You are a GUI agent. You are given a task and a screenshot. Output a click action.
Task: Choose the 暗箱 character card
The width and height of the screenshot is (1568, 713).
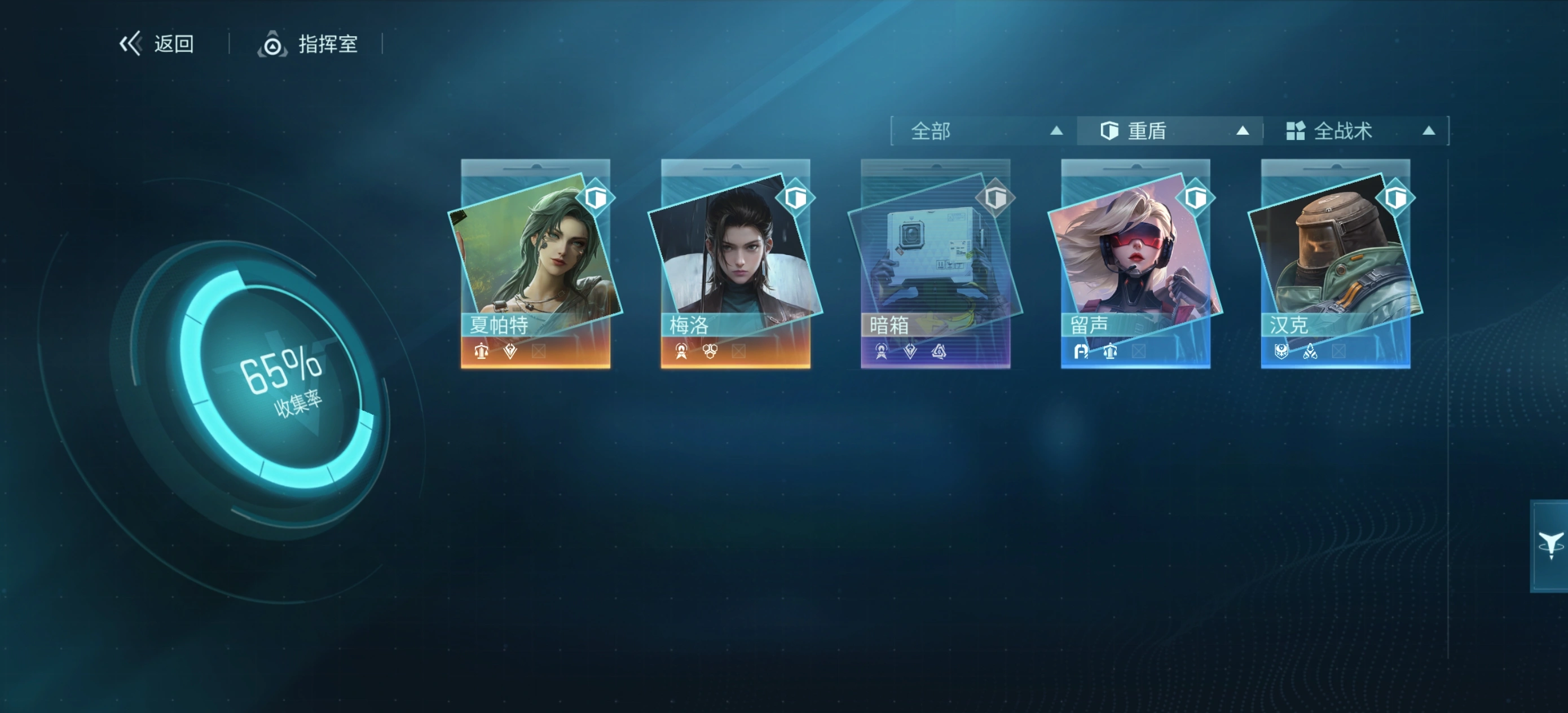tap(936, 263)
